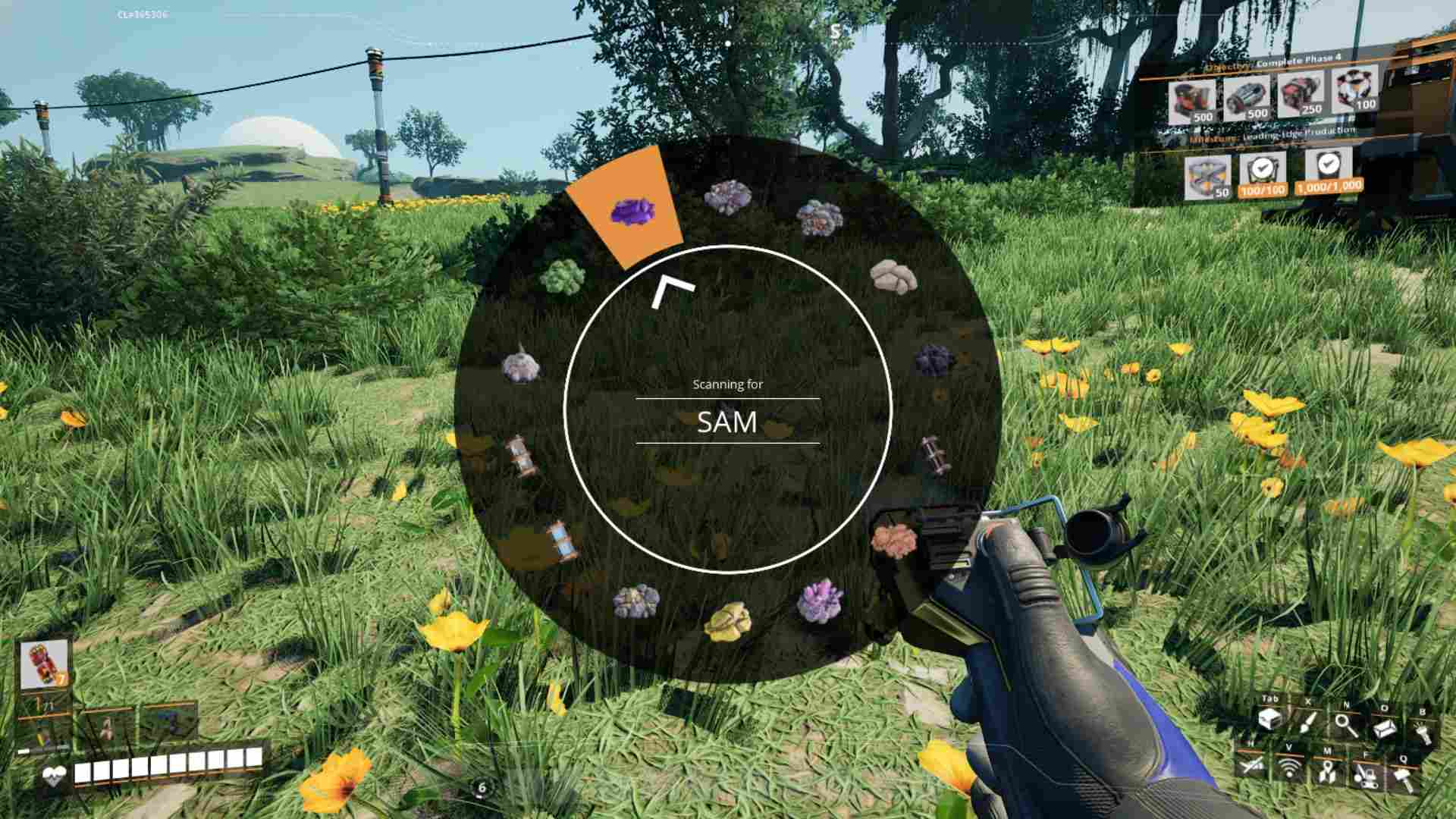The width and height of the screenshot is (1456, 819).
Task: Toggle the radio signal icon bound to V
Action: [1289, 767]
